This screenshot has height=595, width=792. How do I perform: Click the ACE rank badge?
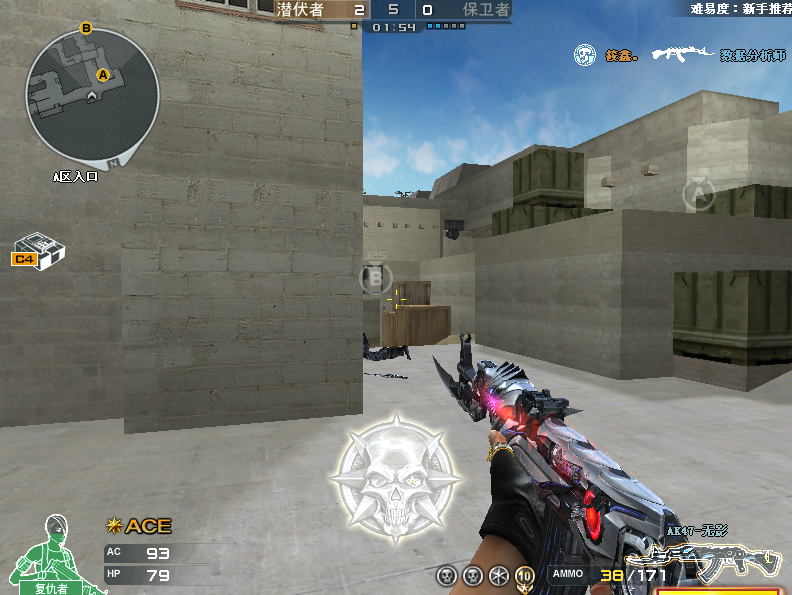139,526
